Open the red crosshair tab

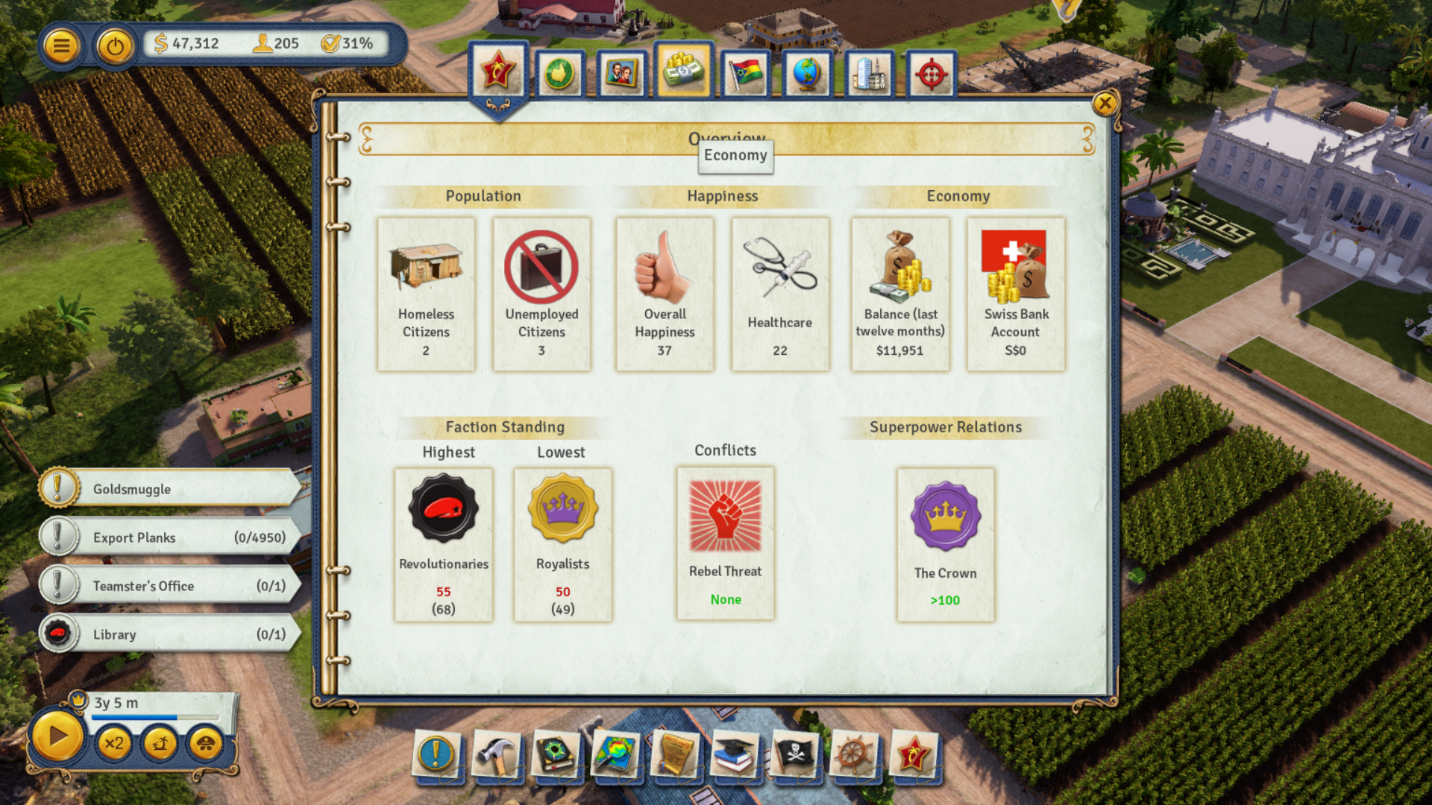tap(931, 75)
